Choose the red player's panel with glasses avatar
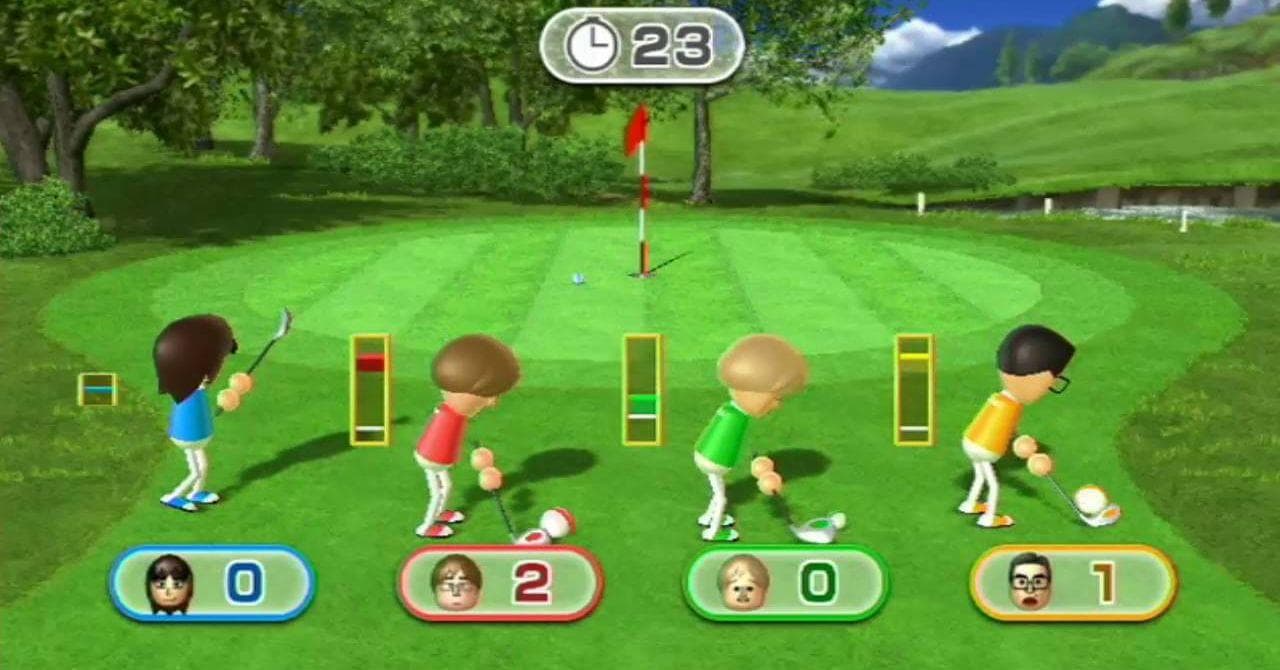Screen dimensions: 1280x670 (x=499, y=583)
